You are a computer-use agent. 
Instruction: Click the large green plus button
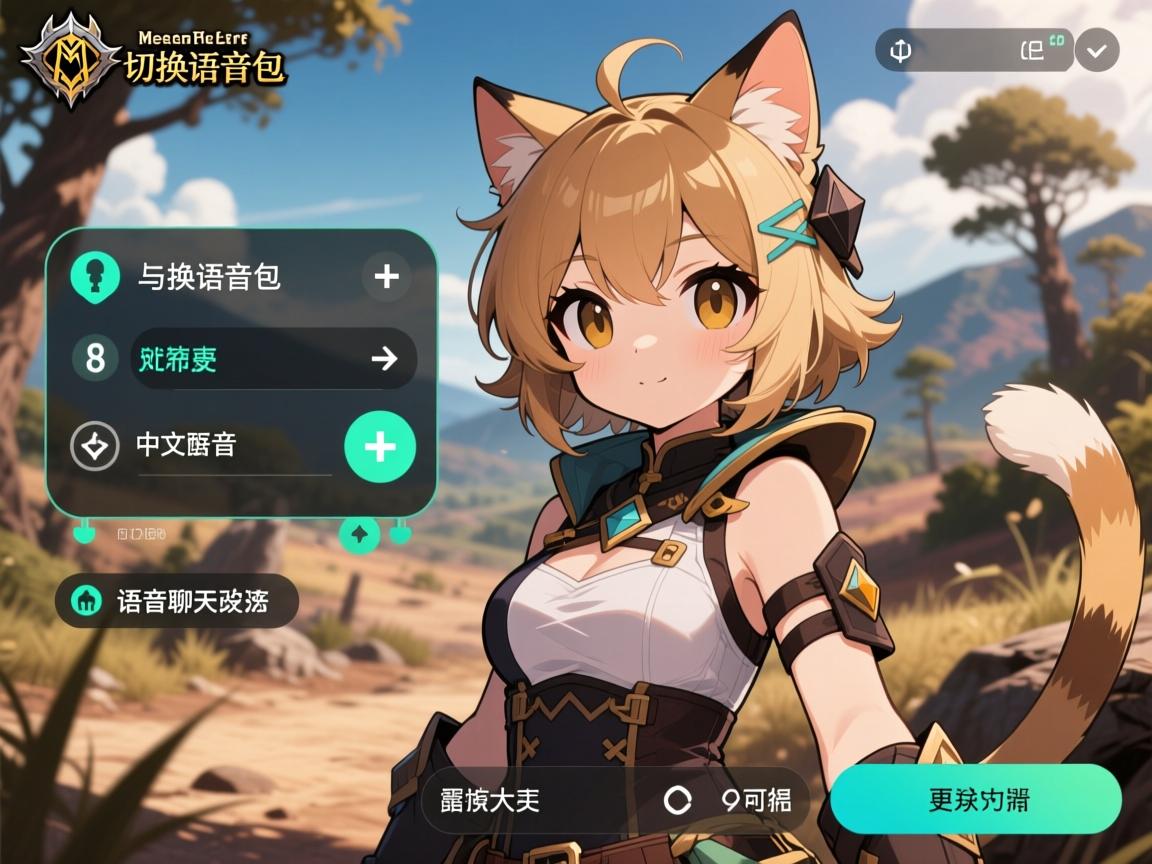tap(380, 447)
